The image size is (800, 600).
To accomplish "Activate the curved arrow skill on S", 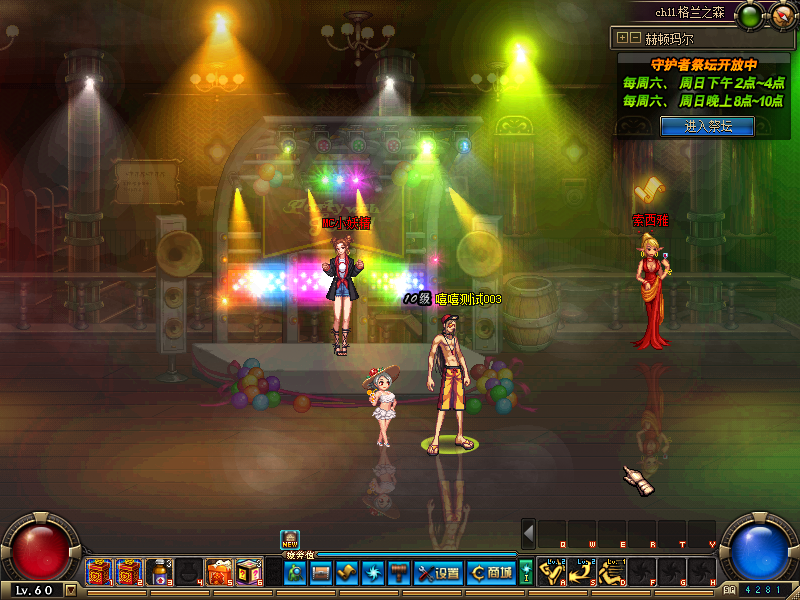I will [x=583, y=572].
